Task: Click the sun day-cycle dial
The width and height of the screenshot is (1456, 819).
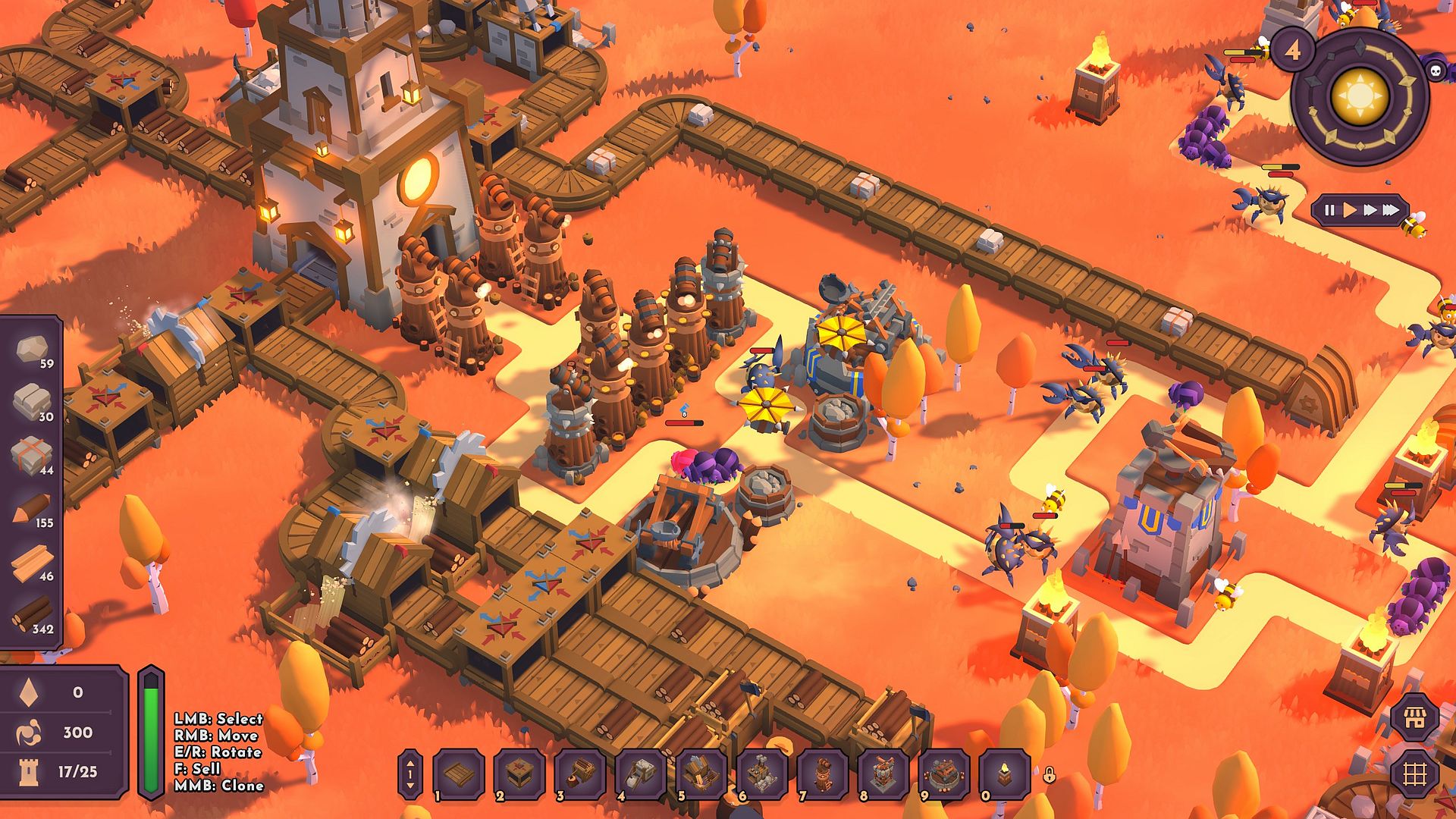Action: pyautogui.click(x=1360, y=96)
